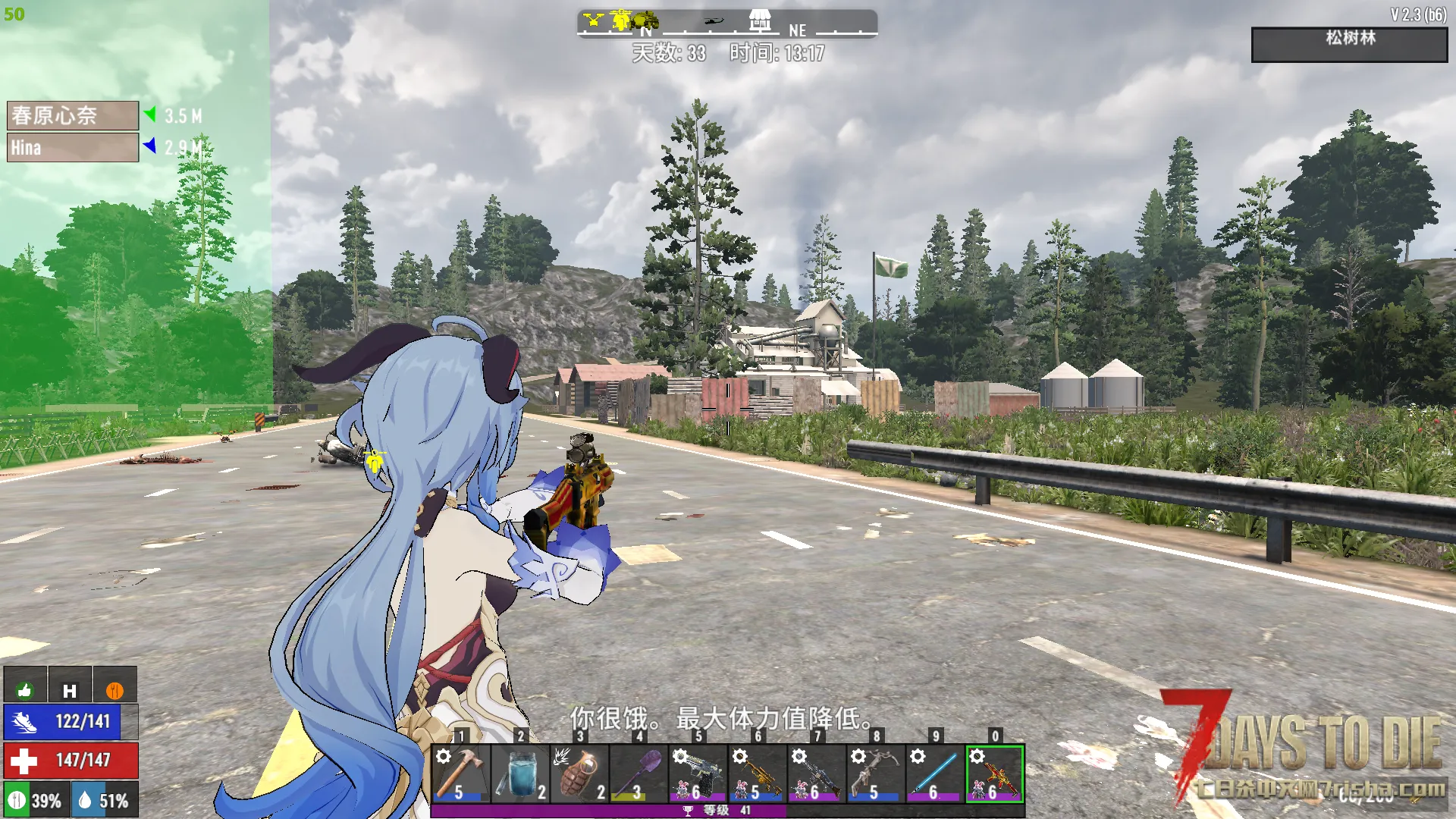Click party member Hina's name

coord(73,148)
